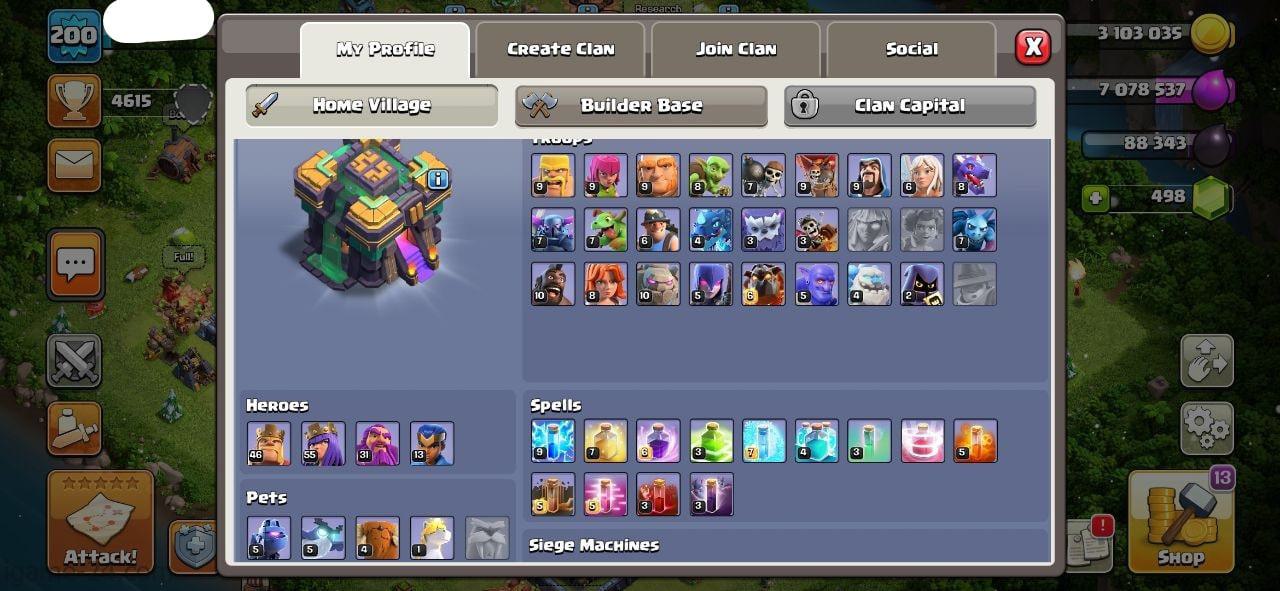Tap the Town Hall info button

pos(438,180)
